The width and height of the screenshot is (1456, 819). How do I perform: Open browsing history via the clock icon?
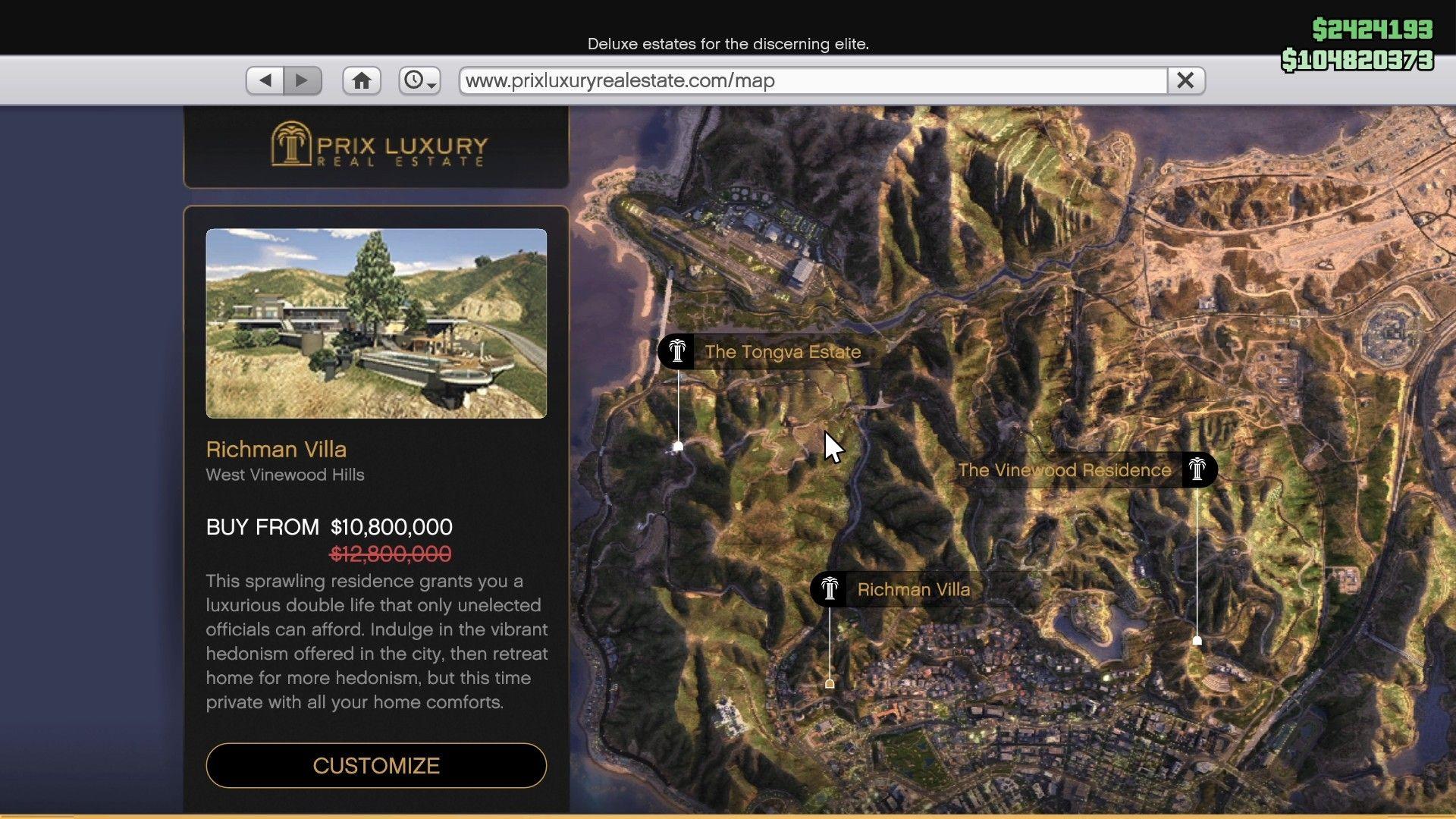click(x=416, y=80)
